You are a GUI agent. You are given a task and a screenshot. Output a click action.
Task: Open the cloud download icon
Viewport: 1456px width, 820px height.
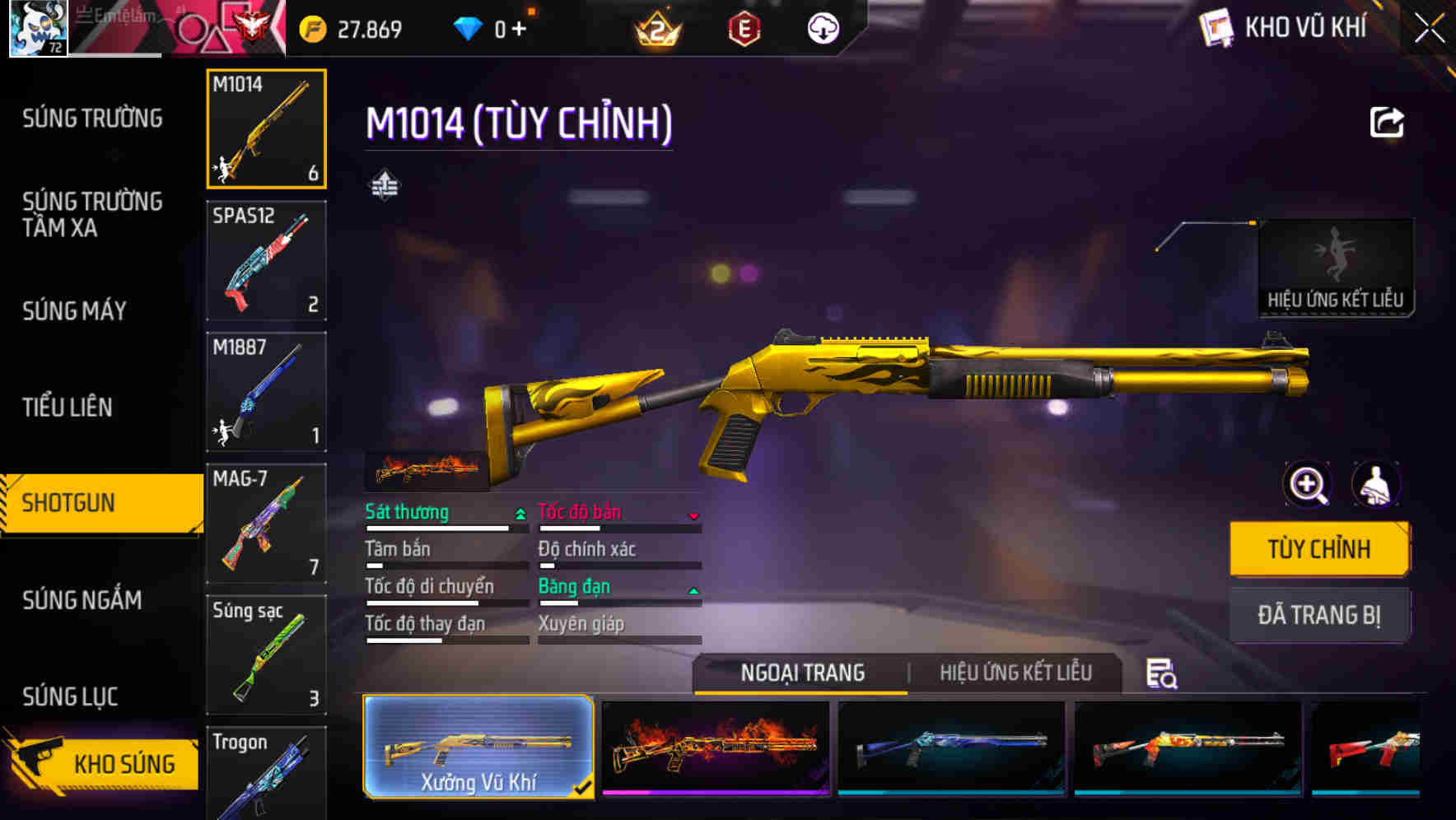(821, 27)
